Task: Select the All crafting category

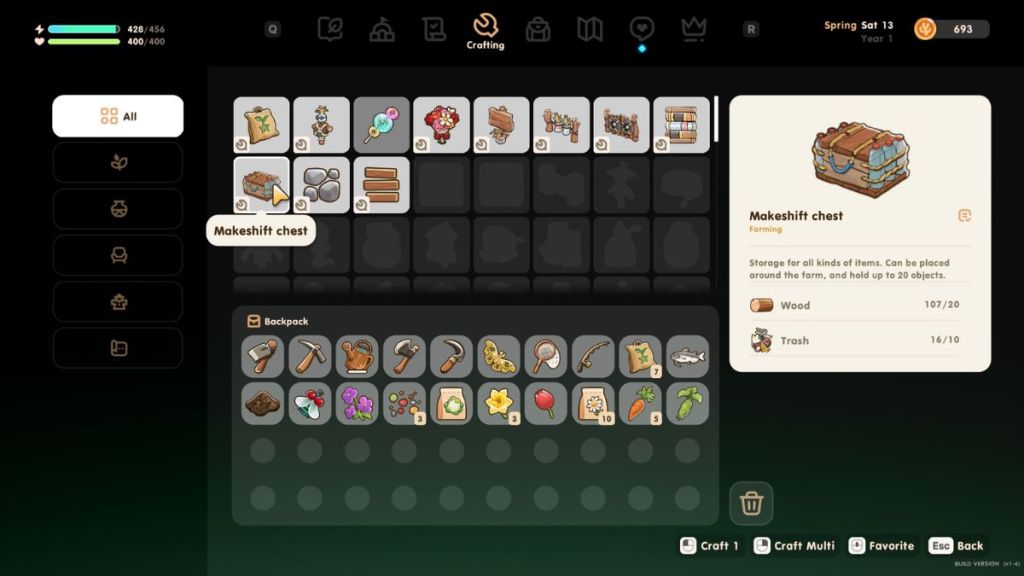Action: click(118, 116)
